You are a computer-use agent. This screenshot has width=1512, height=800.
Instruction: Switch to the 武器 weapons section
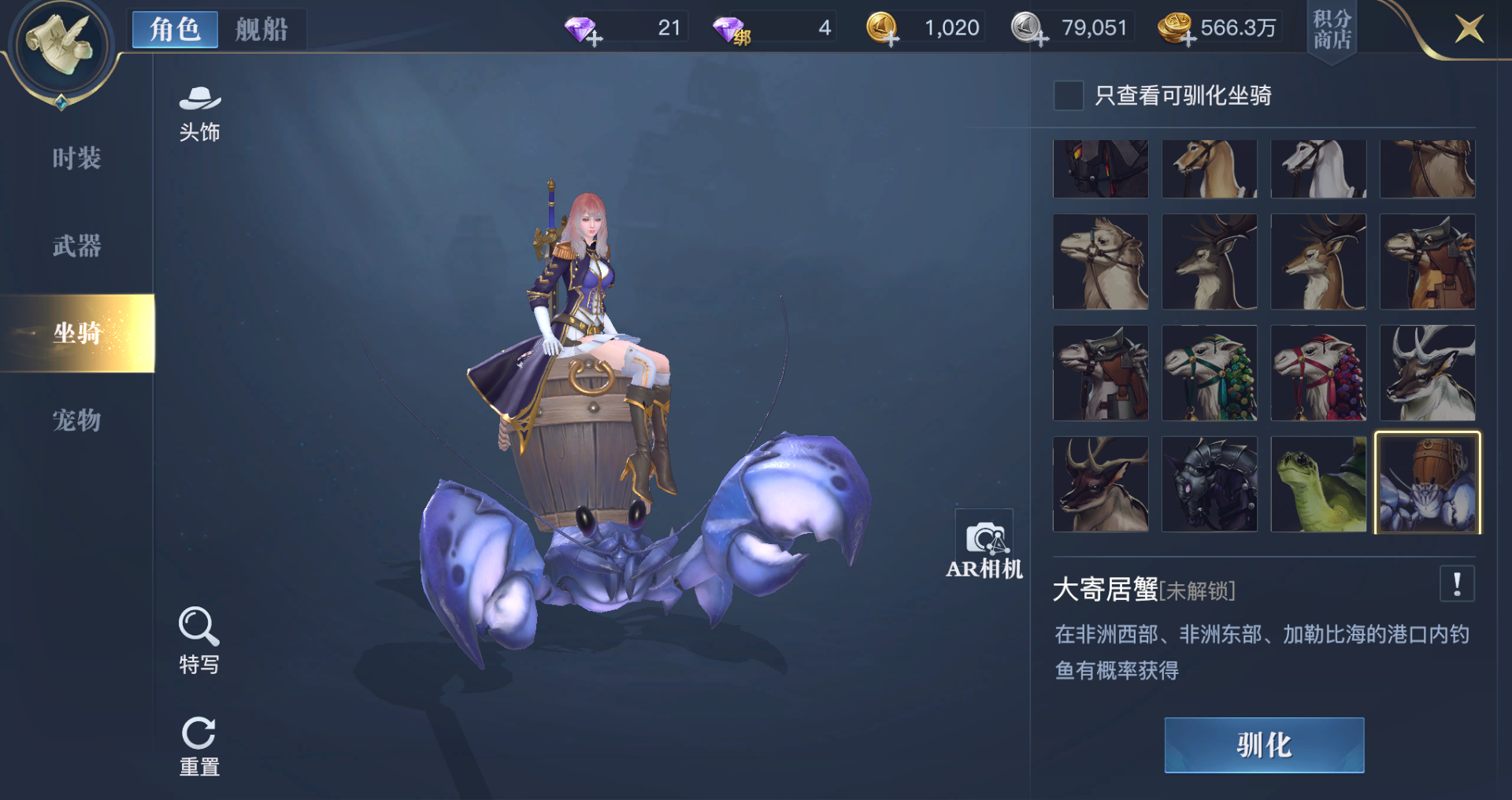pos(76,246)
